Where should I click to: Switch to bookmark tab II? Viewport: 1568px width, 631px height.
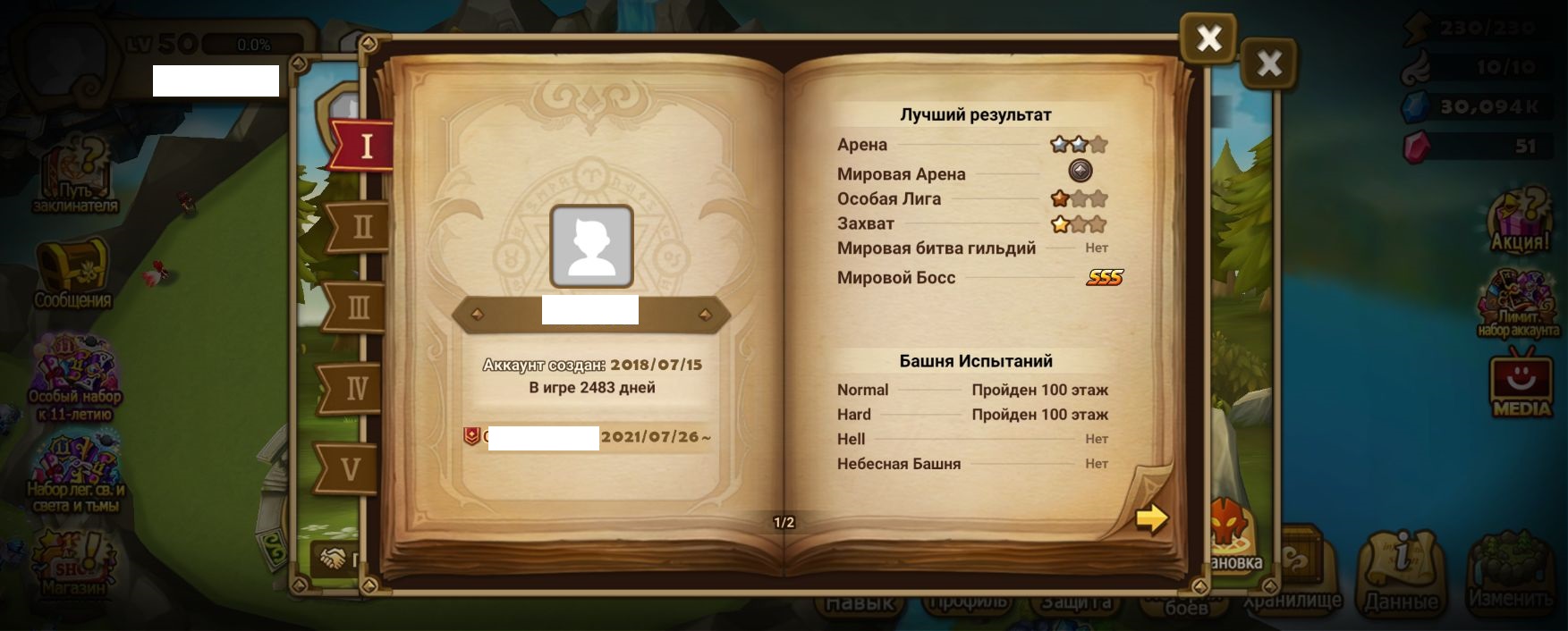pos(360,227)
